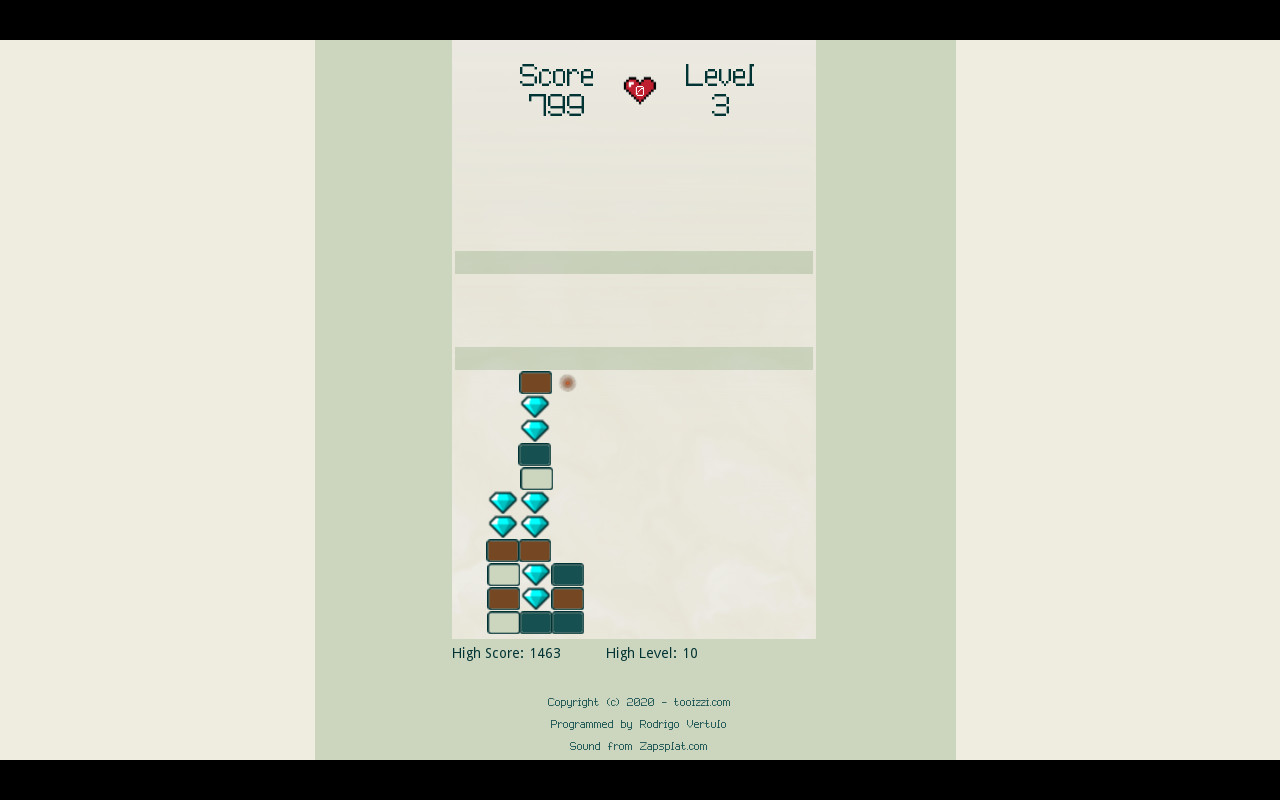Click the upper green progress bar strip
Image resolution: width=1280 pixels, height=800 pixels.
(633, 261)
